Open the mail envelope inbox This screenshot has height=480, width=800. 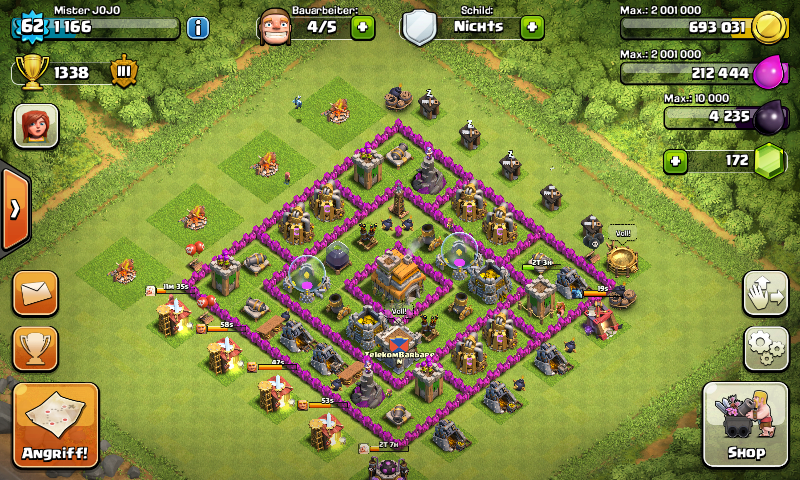coord(35,293)
